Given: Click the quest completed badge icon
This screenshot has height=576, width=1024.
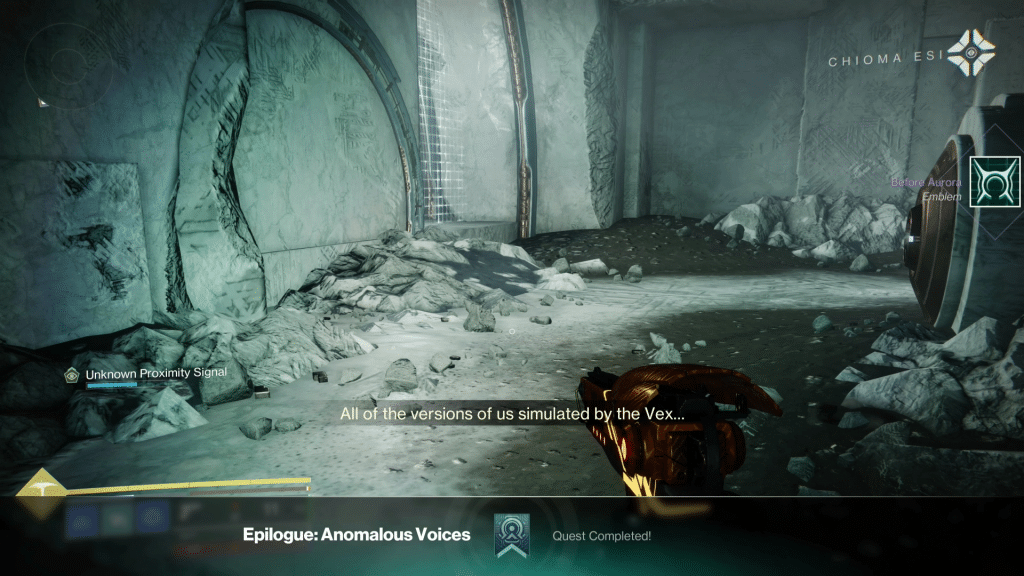Looking at the screenshot, I should click(512, 536).
